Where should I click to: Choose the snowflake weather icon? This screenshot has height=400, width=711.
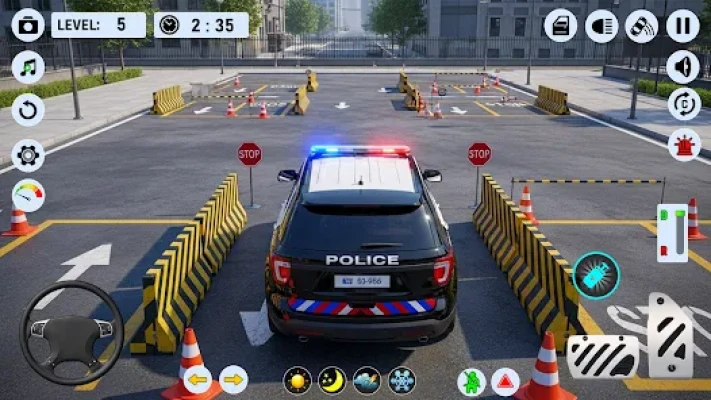click(x=401, y=380)
